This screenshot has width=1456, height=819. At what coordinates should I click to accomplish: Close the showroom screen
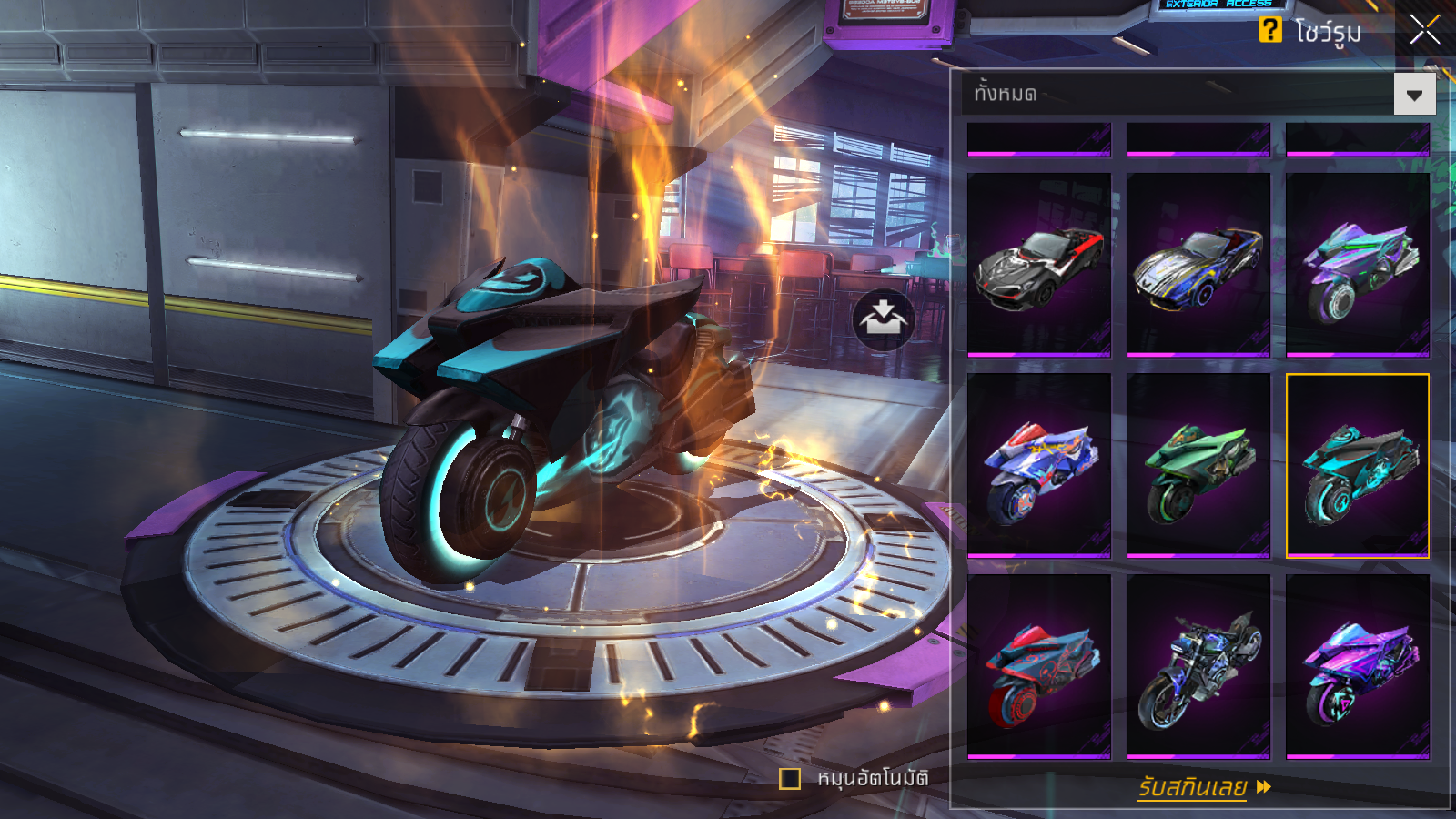[x=1424, y=30]
